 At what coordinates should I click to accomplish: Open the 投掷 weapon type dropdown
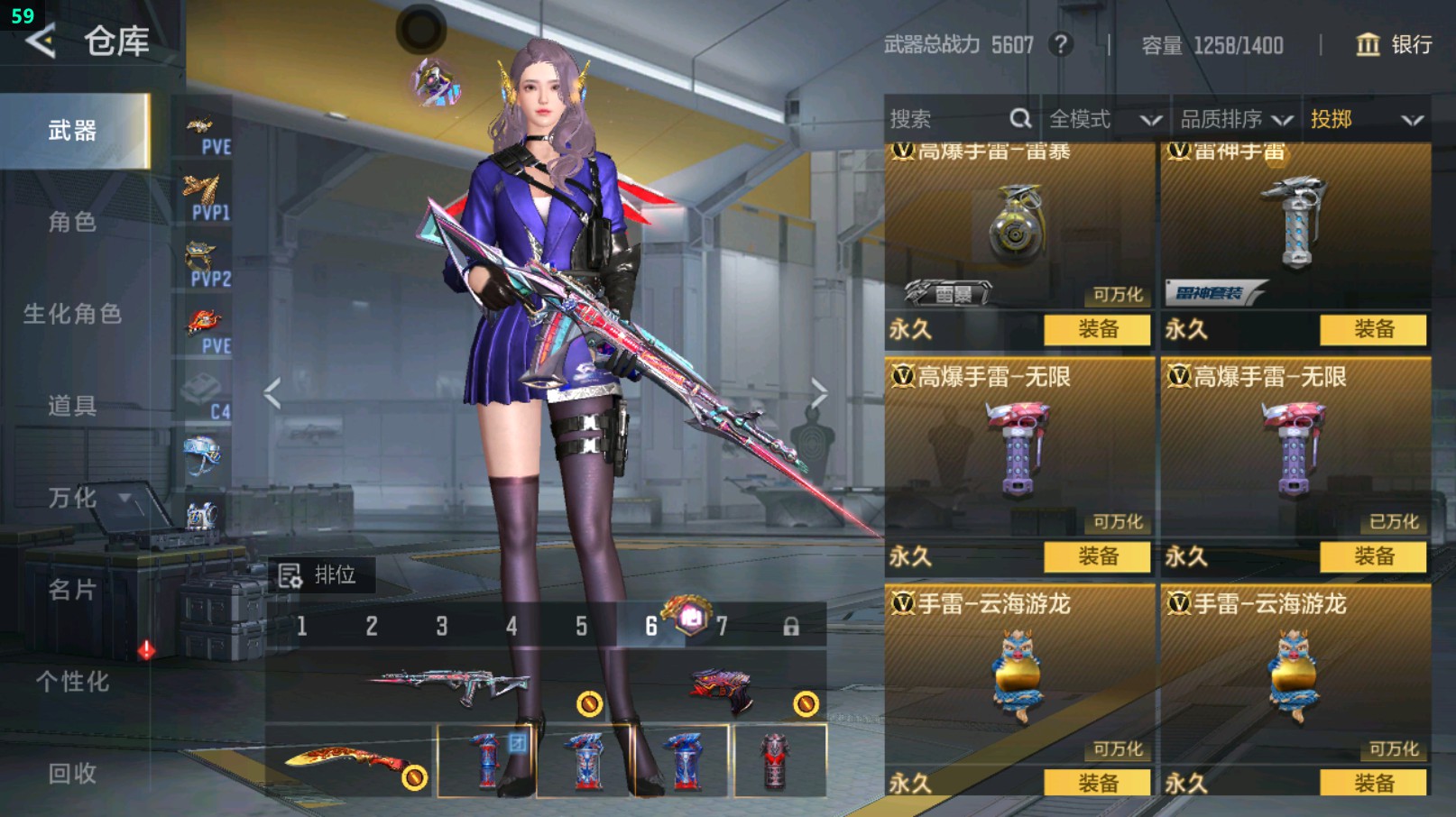(x=1366, y=119)
